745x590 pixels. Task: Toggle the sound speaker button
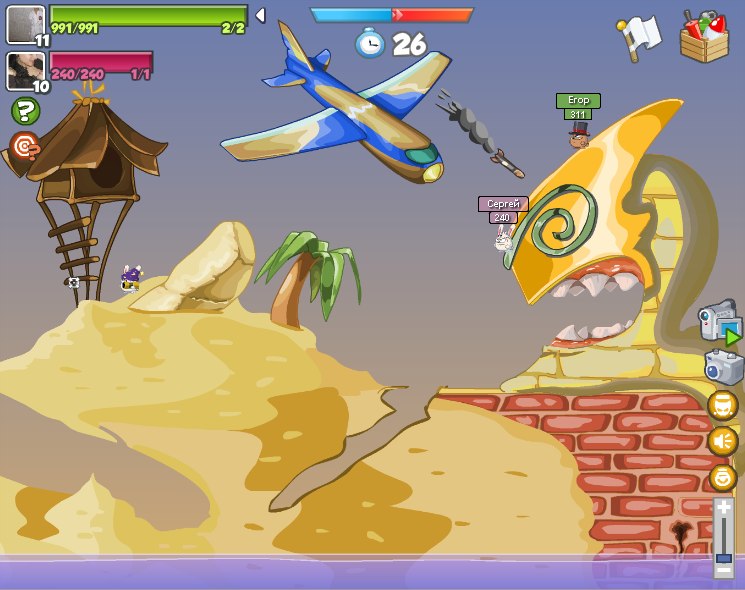[722, 441]
